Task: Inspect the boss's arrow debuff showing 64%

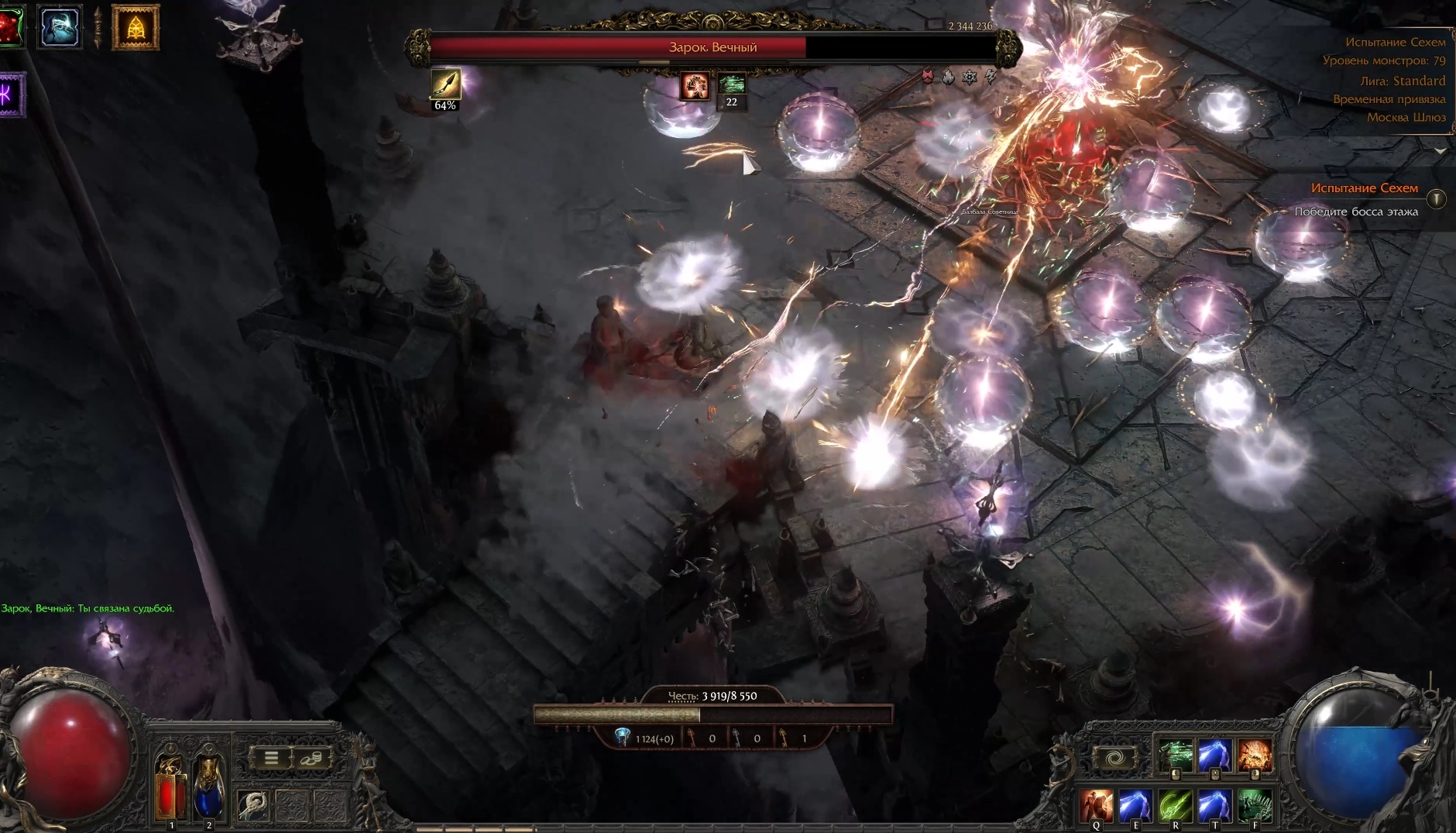Action: click(445, 84)
